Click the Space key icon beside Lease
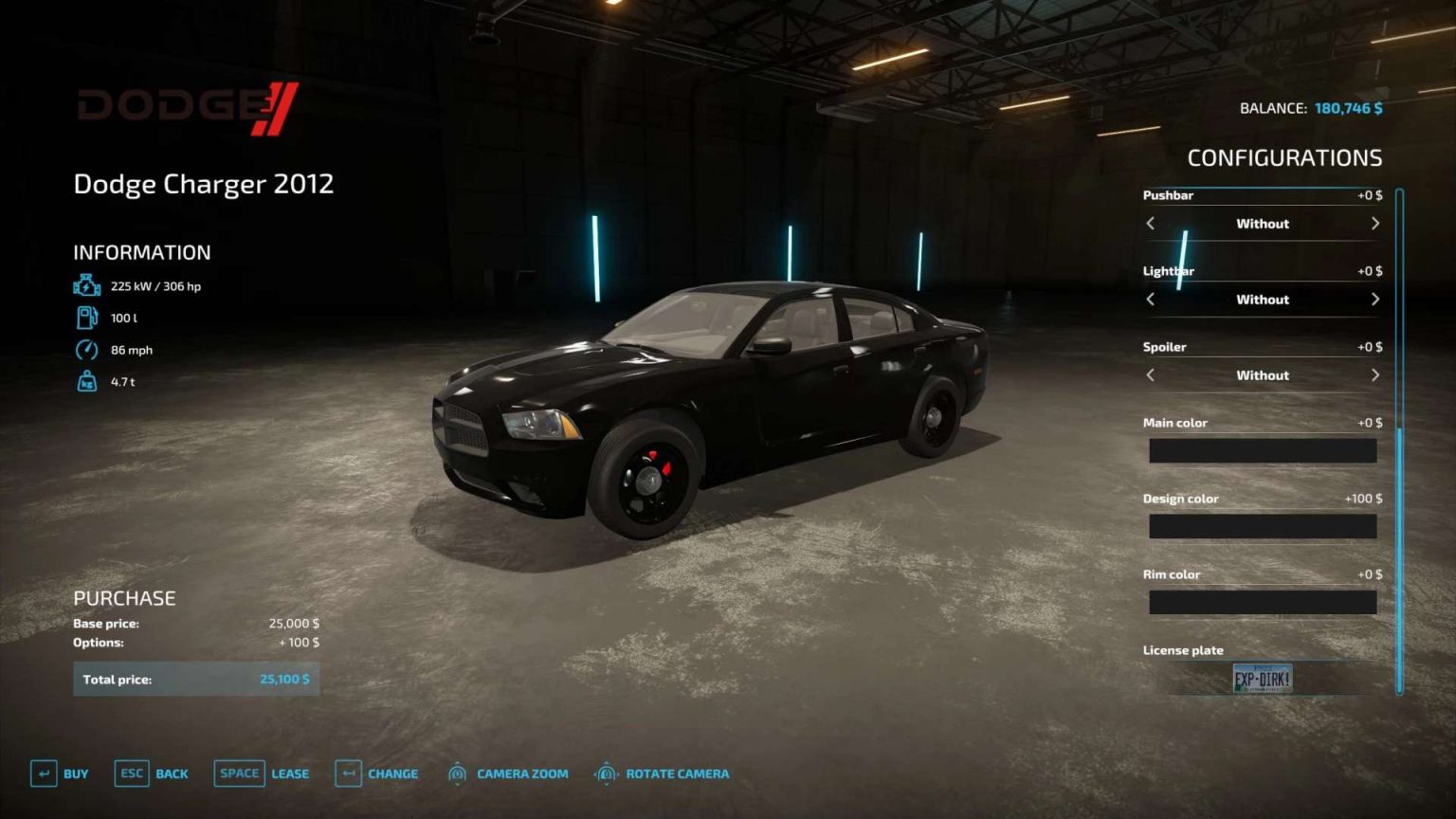This screenshot has height=819, width=1456. click(x=238, y=773)
